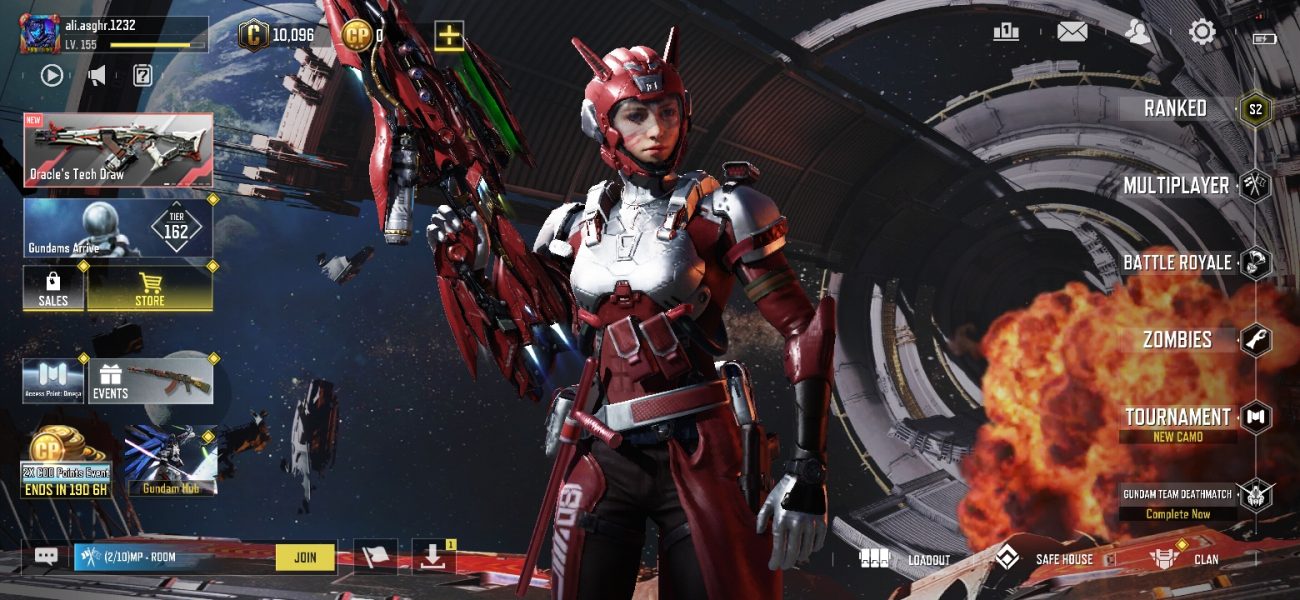
Task: Open the Tournament mode
Action: tap(1178, 418)
